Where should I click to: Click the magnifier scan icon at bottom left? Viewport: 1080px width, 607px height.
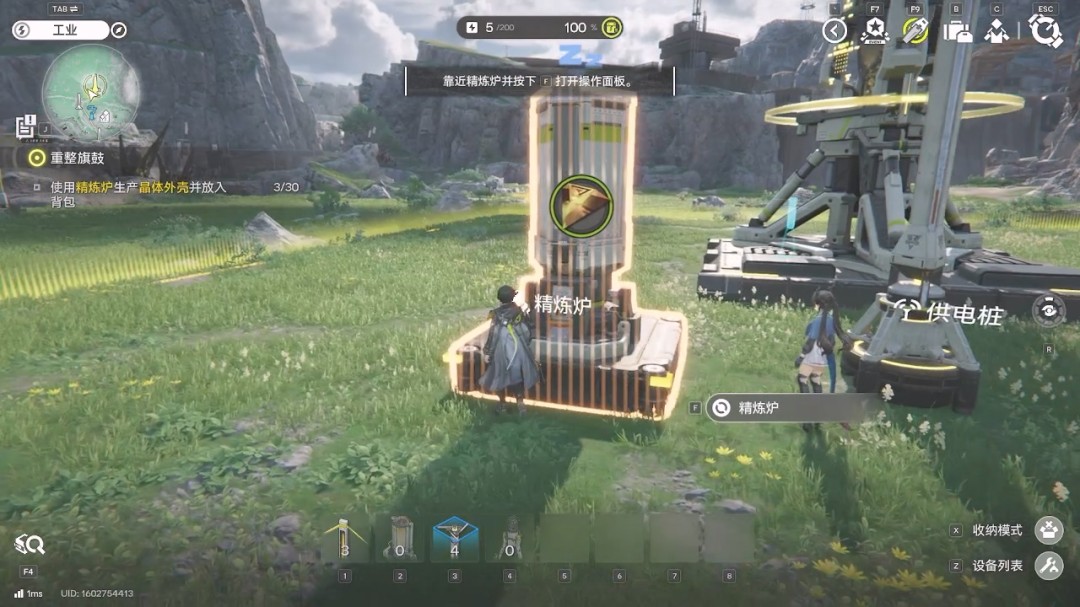point(29,545)
